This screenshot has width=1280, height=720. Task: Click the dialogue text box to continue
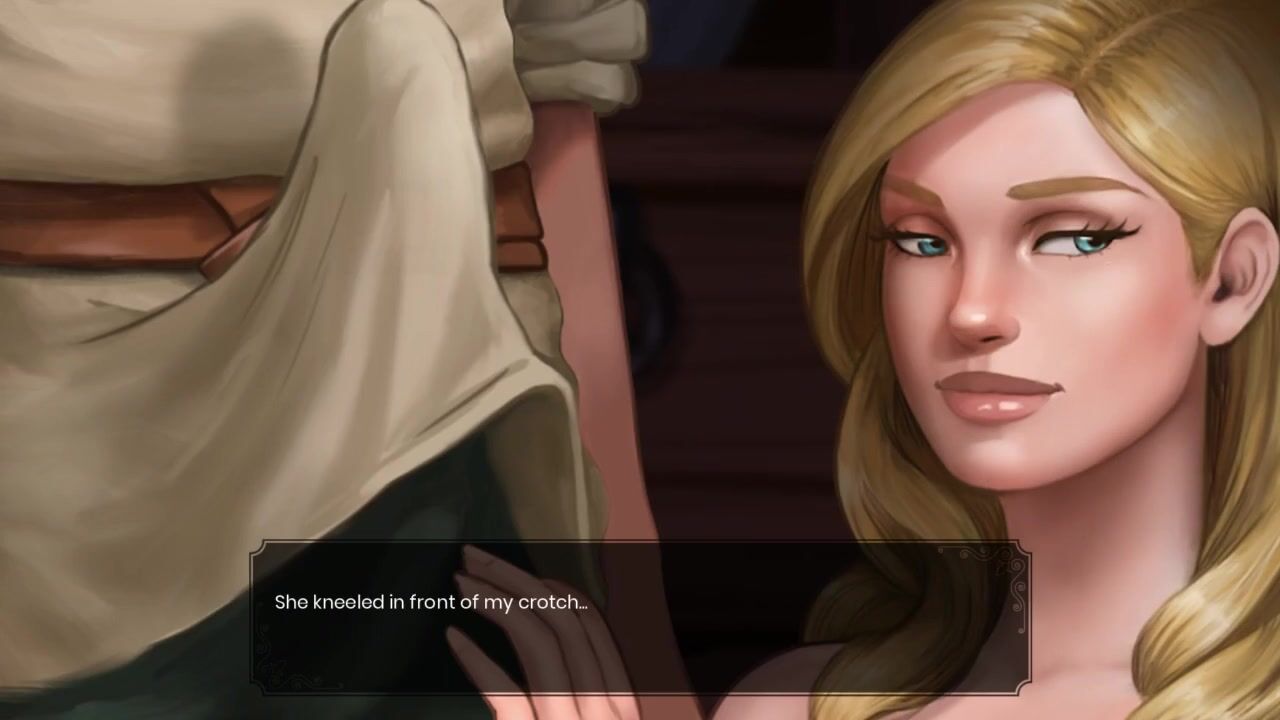pyautogui.click(x=640, y=617)
